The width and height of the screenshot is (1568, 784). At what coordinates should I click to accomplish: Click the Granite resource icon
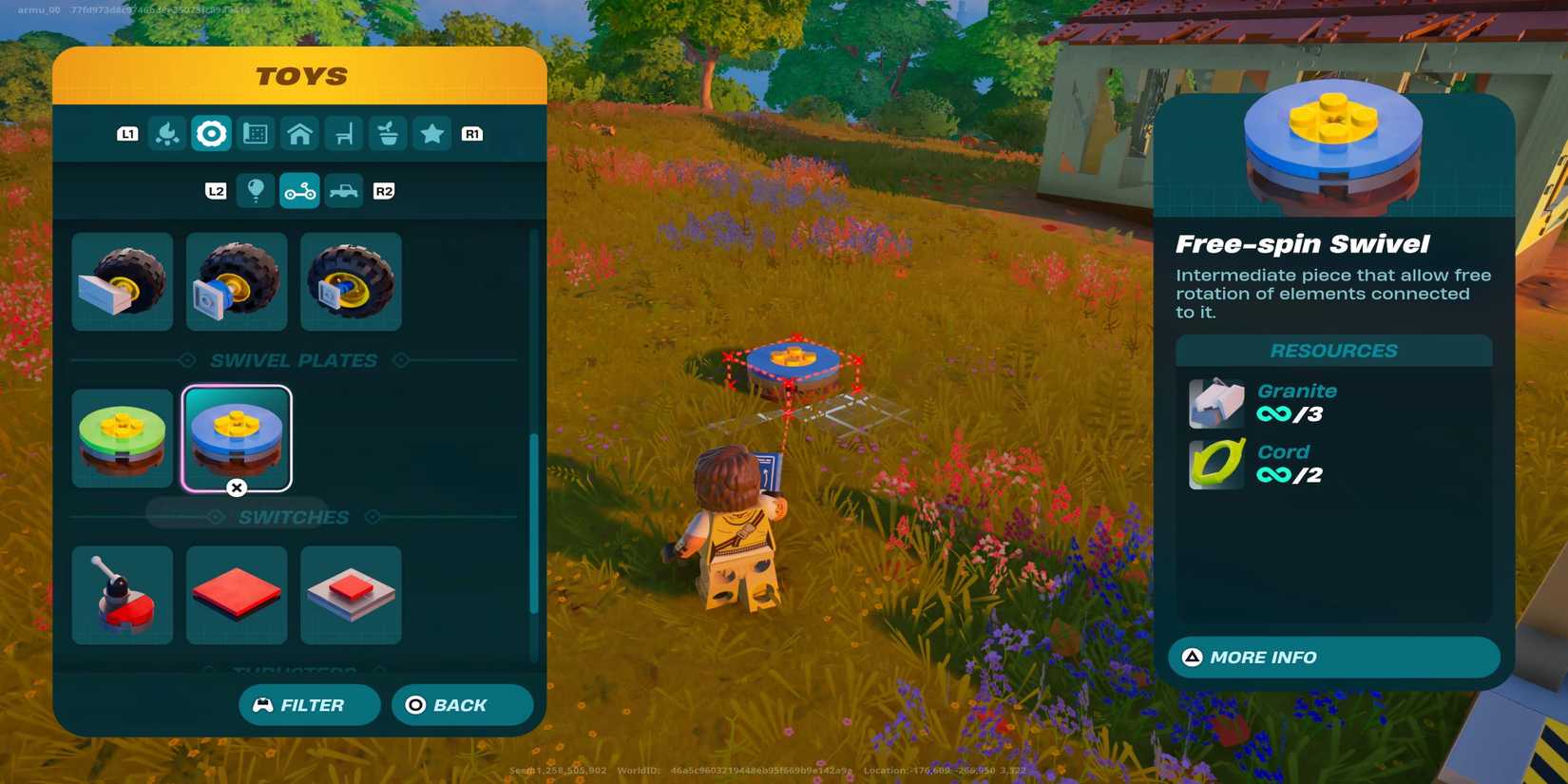click(1214, 402)
